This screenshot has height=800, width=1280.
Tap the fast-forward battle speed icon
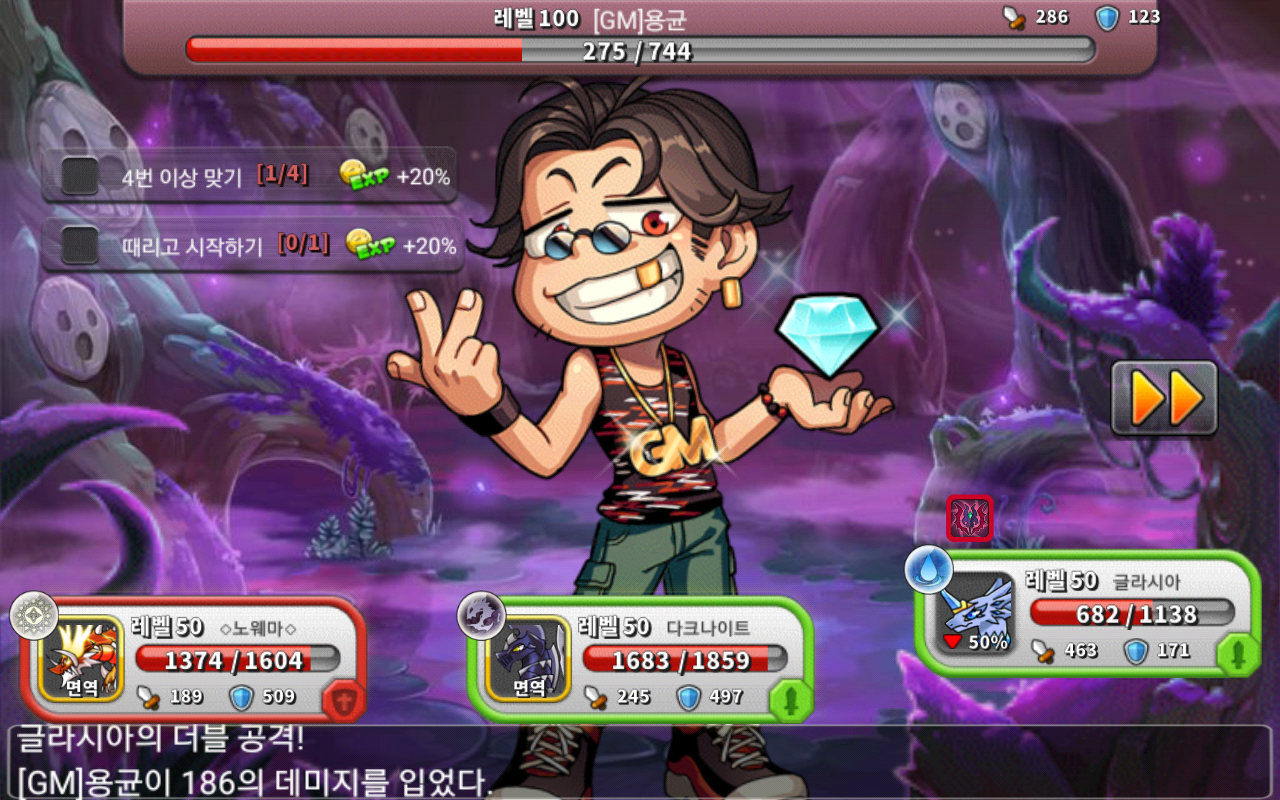coord(1163,397)
